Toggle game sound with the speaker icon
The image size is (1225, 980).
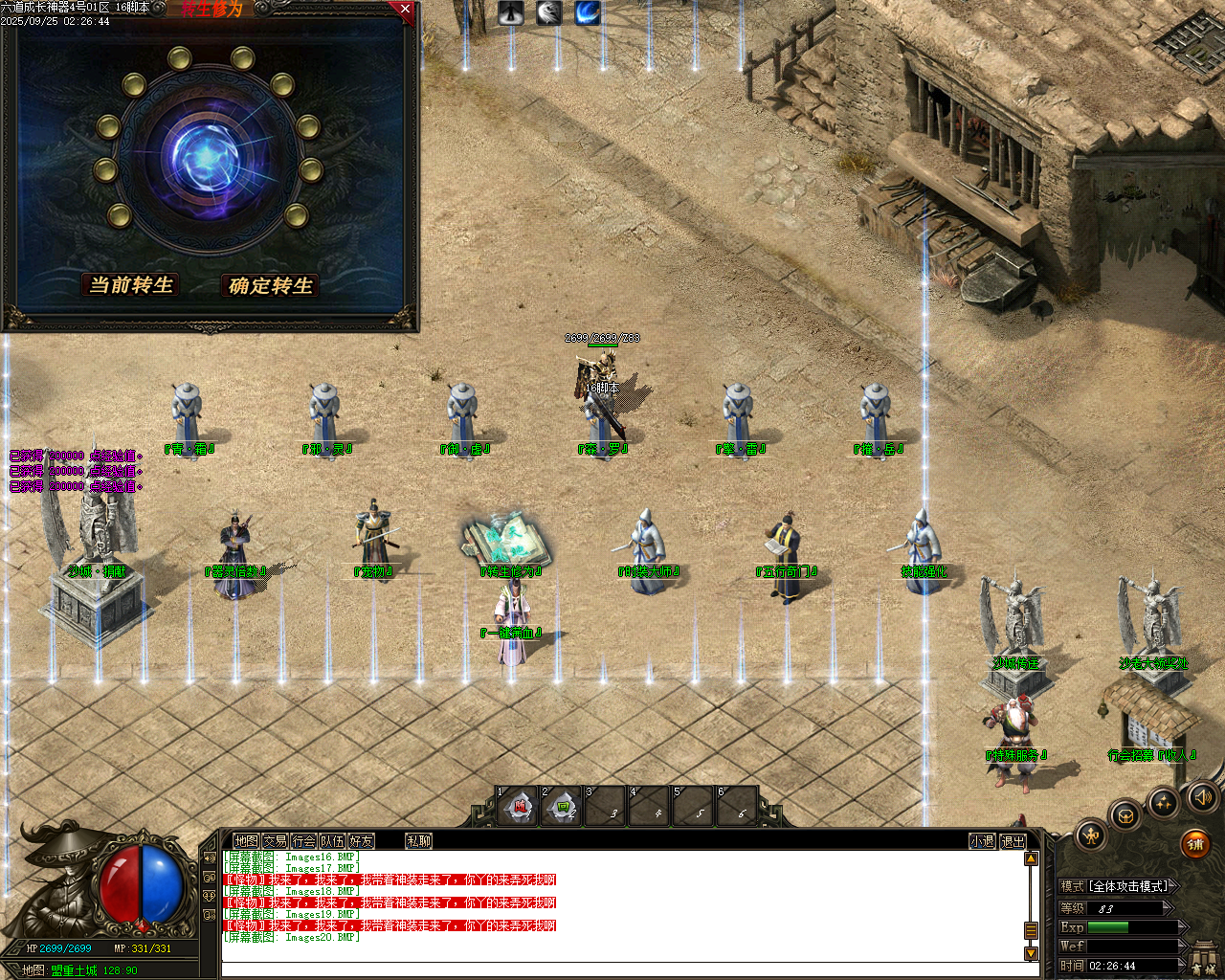coord(1202,799)
